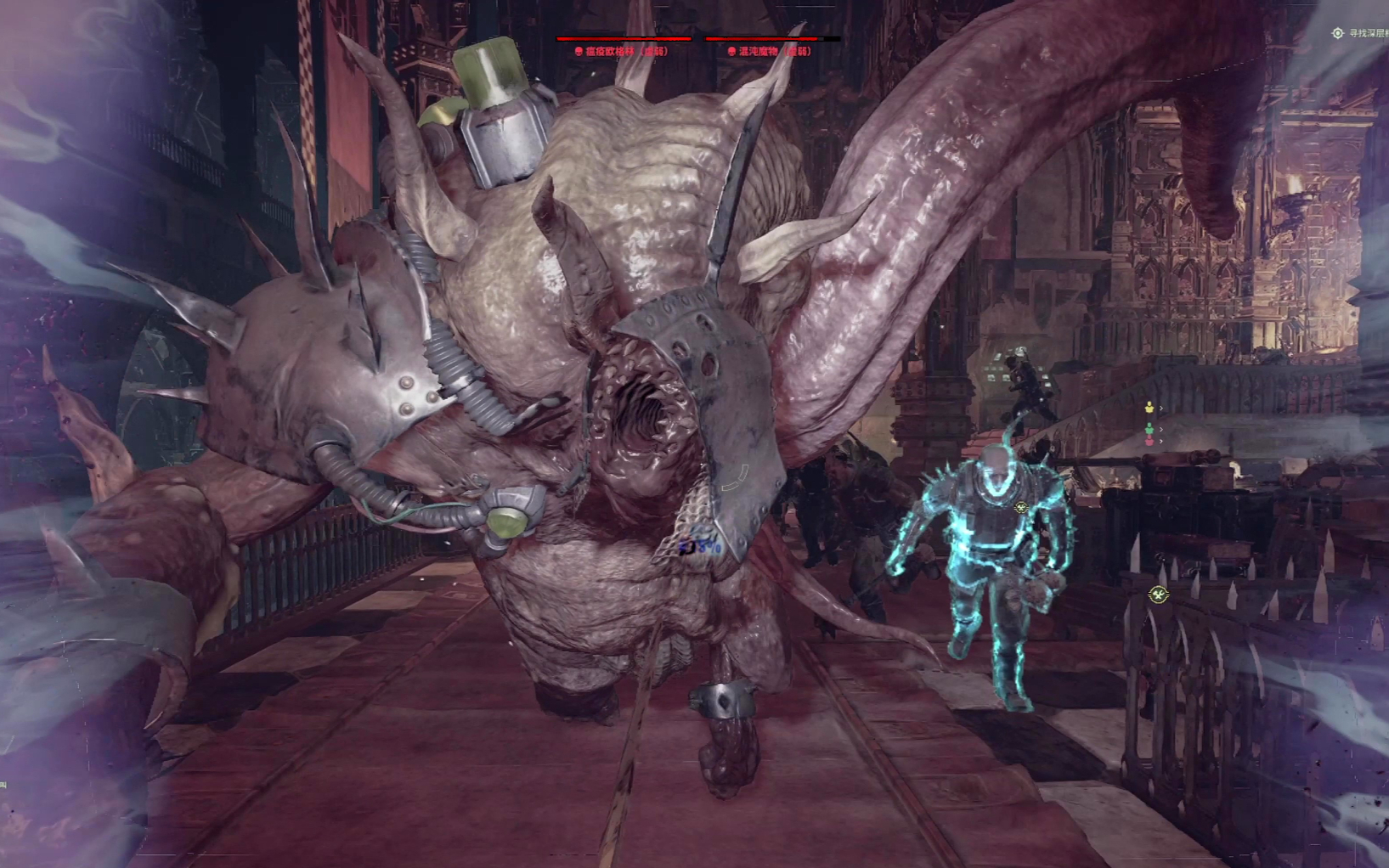The image size is (1389, 868).
Task: Select the green squad member icon
Action: click(1149, 429)
